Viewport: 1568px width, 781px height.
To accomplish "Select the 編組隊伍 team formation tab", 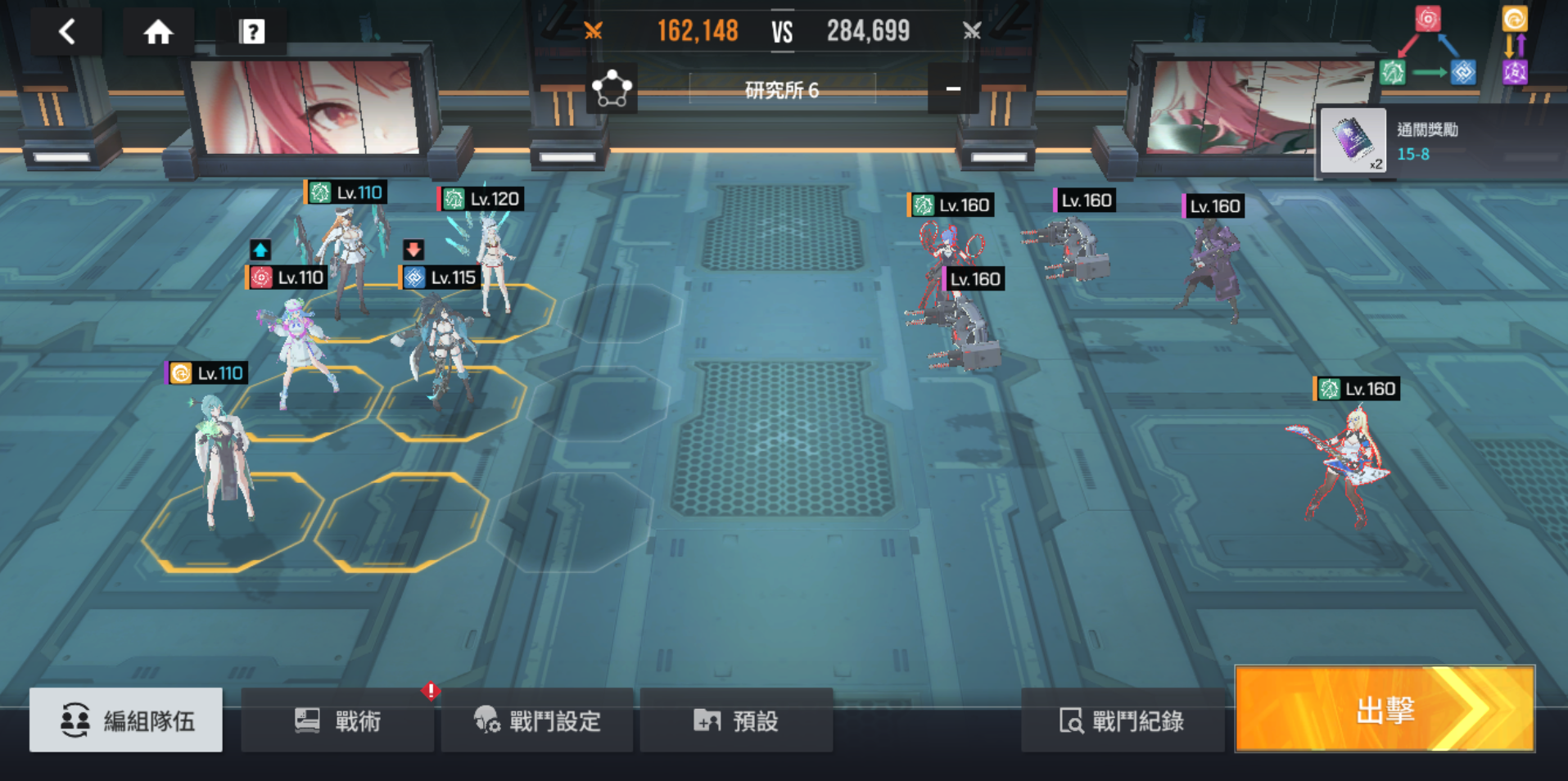I will pos(126,720).
